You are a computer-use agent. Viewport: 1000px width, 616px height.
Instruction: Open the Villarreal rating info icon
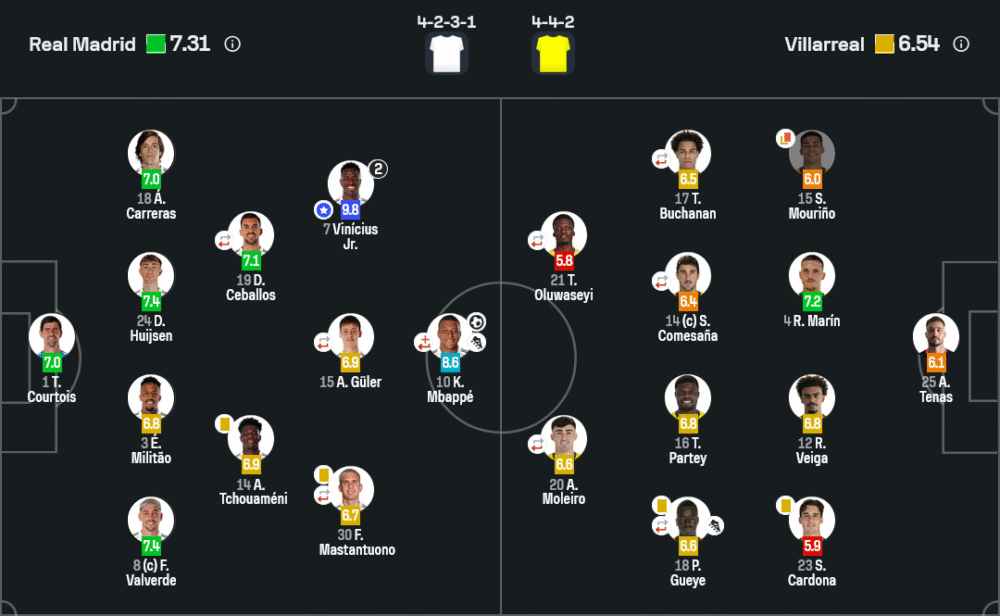click(961, 44)
